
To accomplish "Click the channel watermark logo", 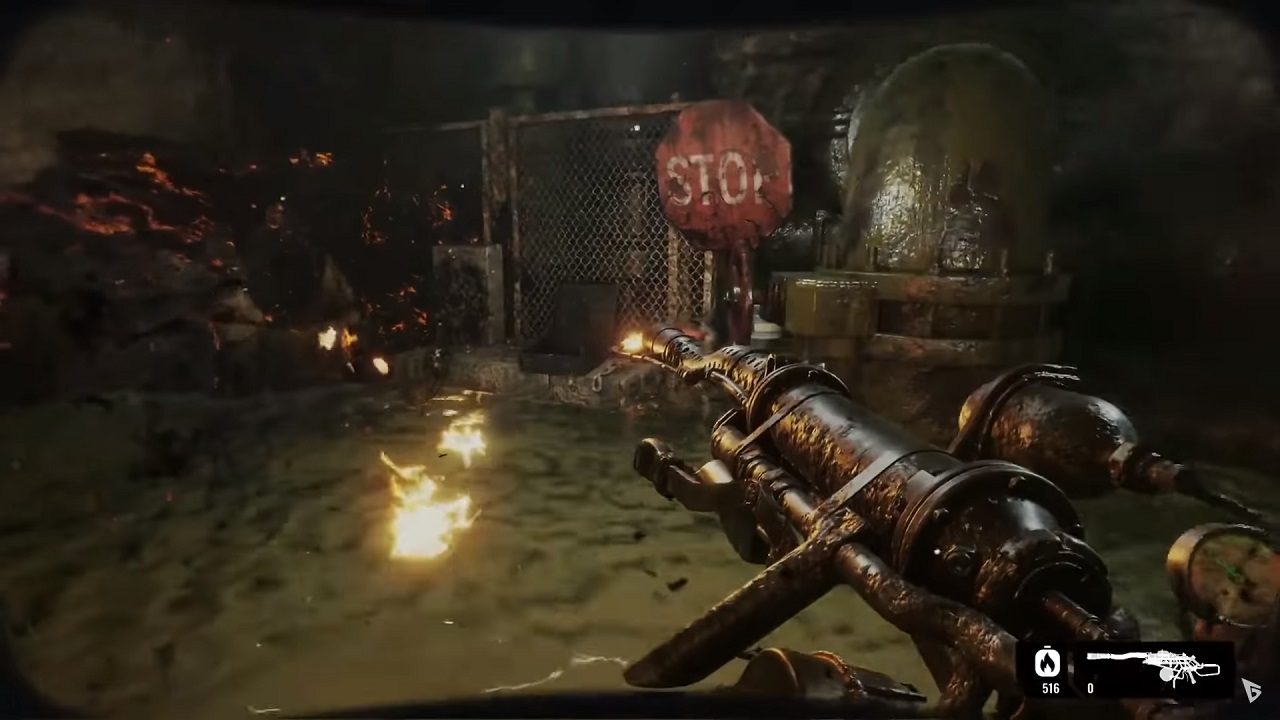I will click(x=1252, y=689).
